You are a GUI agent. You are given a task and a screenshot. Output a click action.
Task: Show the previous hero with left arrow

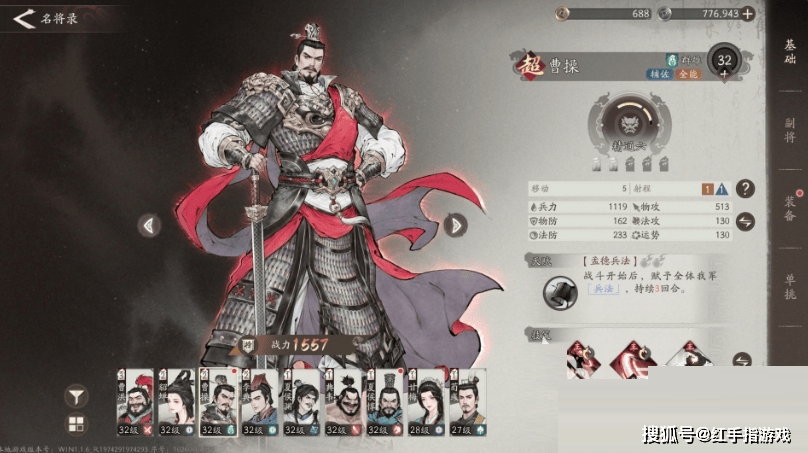point(150,225)
